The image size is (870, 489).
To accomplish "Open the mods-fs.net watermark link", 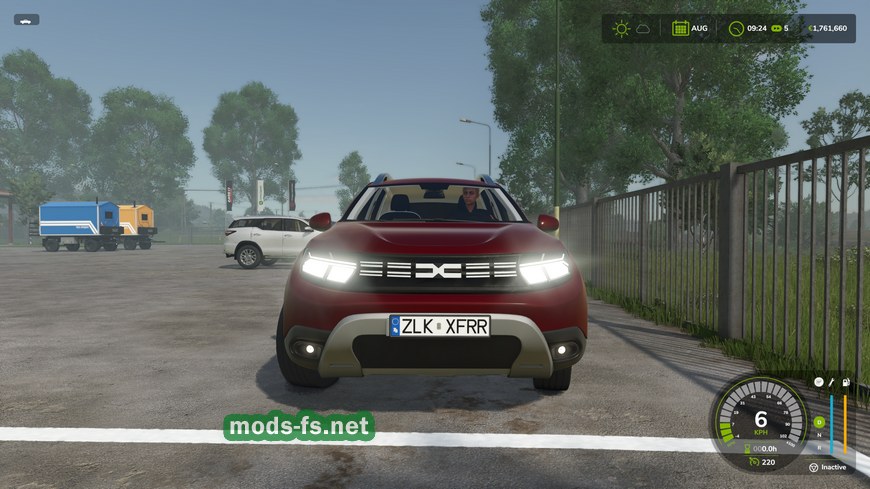I will pos(299,428).
